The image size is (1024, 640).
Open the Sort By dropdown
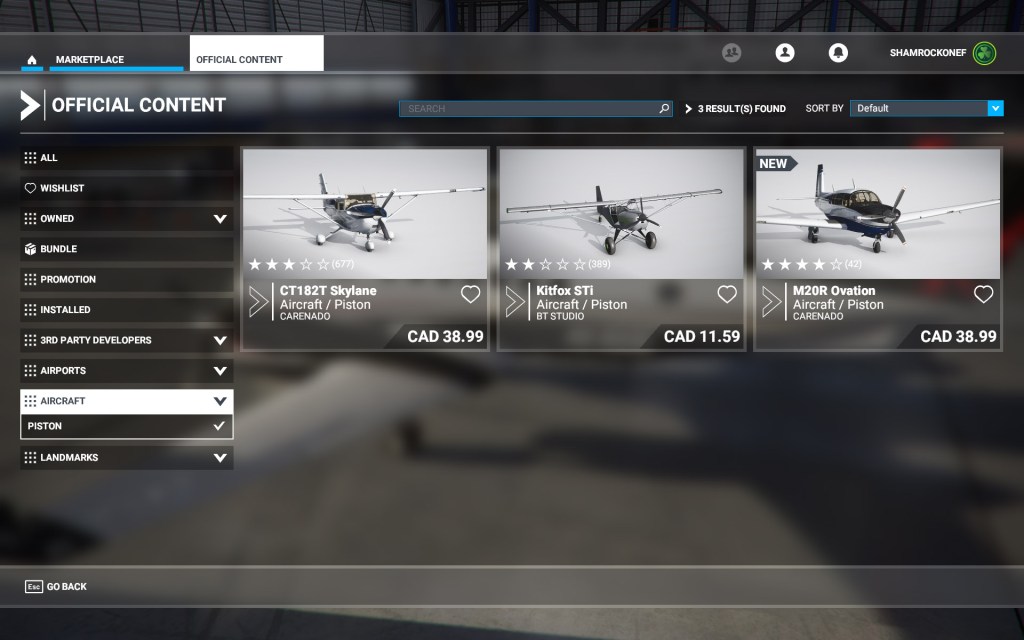coord(926,108)
